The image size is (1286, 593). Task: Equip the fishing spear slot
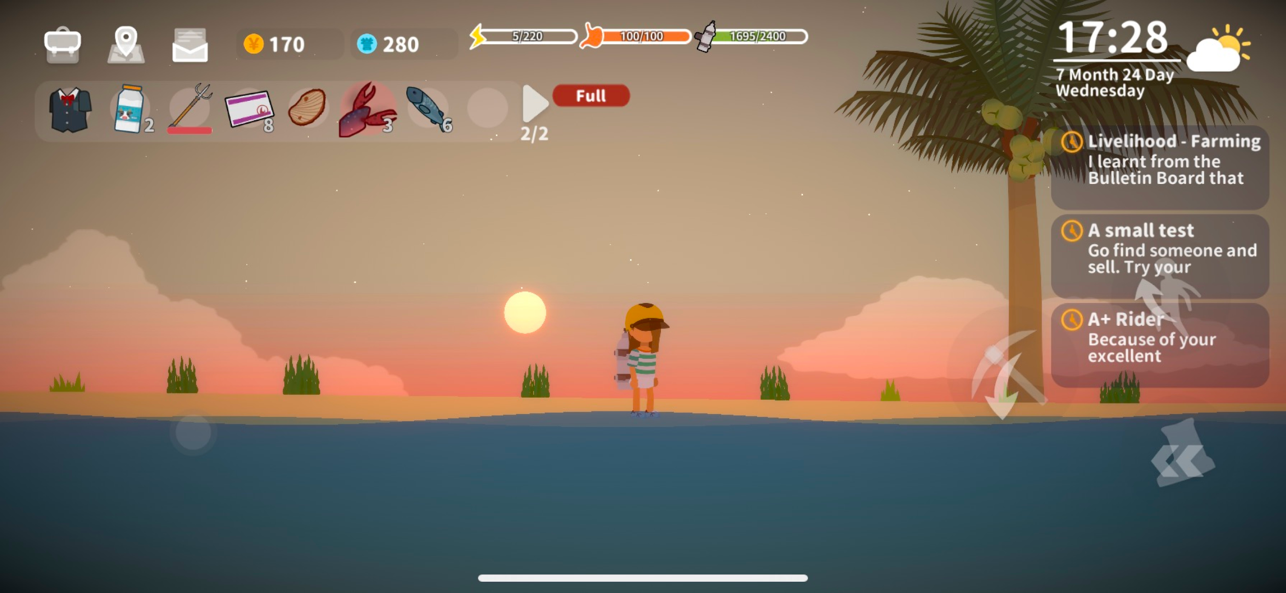tap(190, 108)
